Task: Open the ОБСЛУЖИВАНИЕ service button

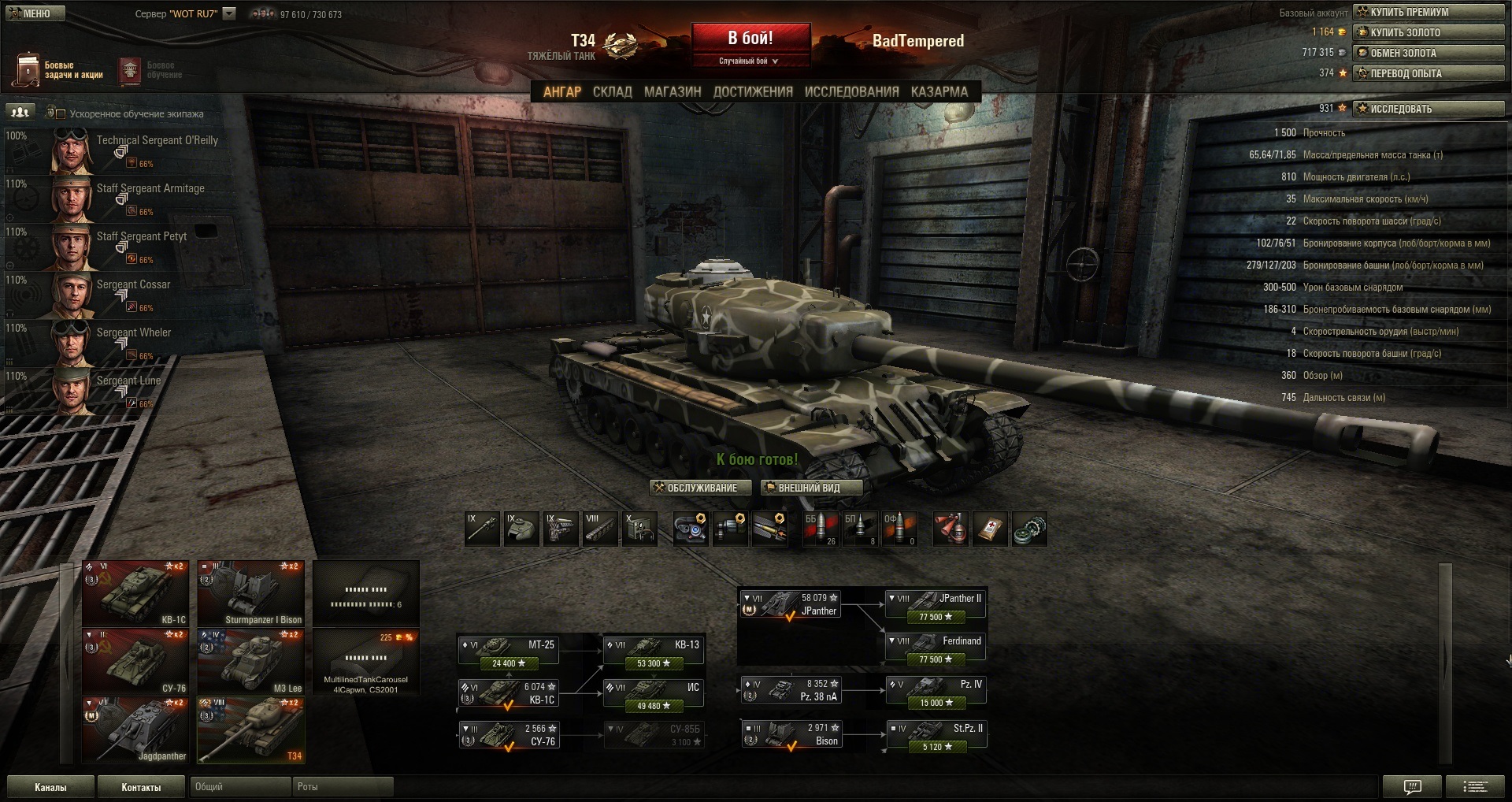Action: pyautogui.click(x=700, y=488)
